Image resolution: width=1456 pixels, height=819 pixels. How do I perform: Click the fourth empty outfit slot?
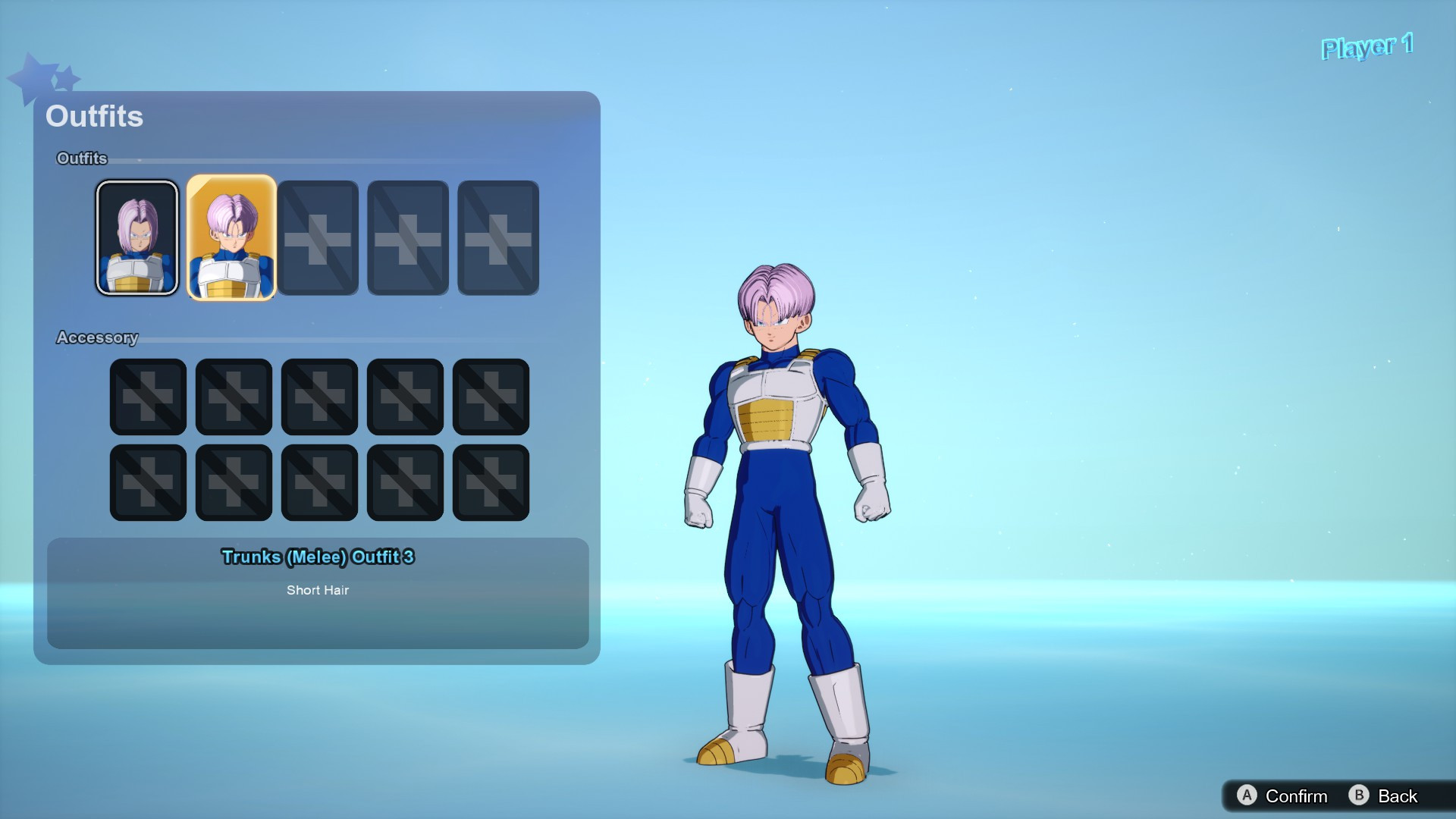(x=406, y=237)
